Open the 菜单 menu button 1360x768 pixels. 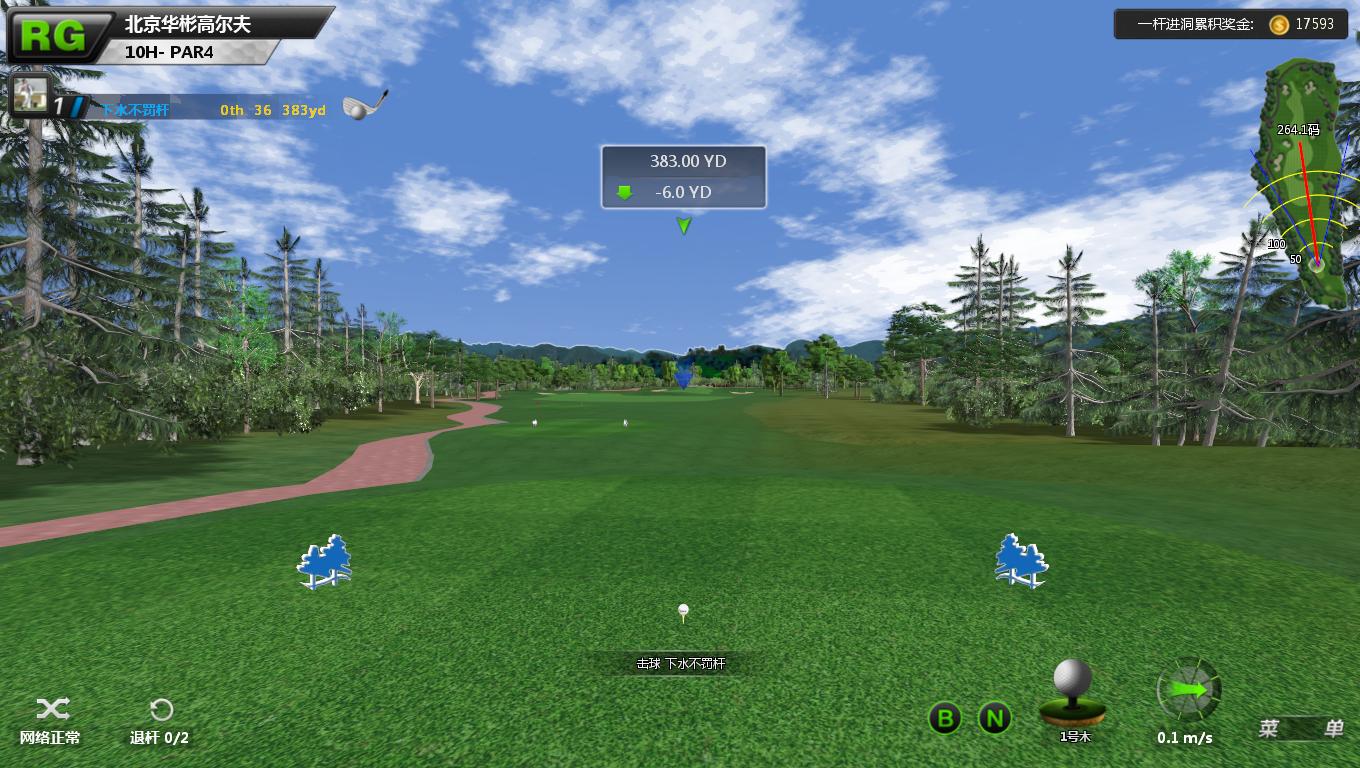(1300, 729)
